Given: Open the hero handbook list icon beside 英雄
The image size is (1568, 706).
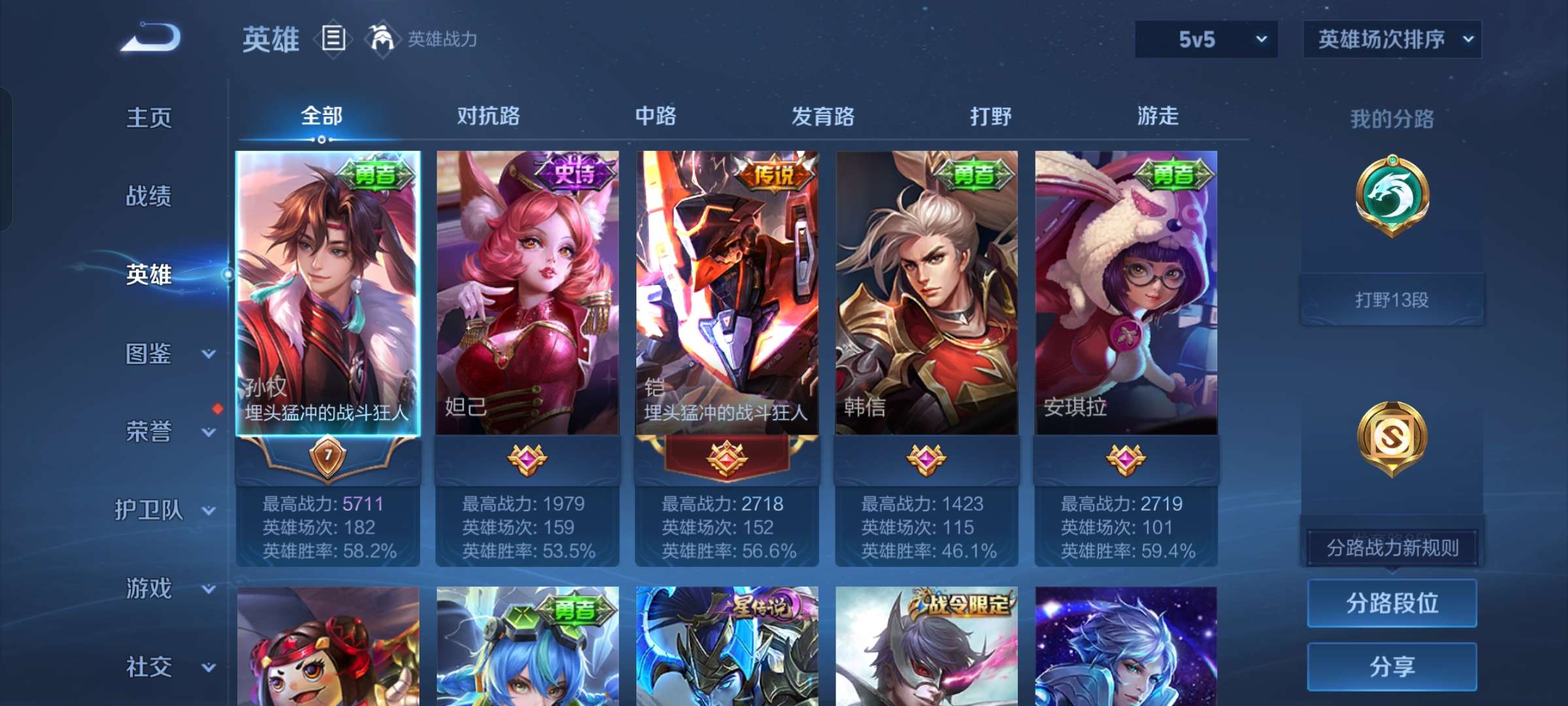Looking at the screenshot, I should pos(333,39).
